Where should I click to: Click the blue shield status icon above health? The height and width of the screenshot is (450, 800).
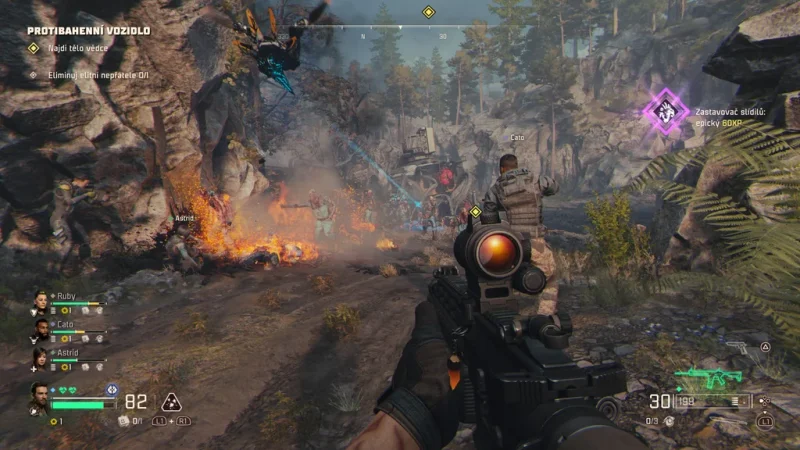coord(111,389)
